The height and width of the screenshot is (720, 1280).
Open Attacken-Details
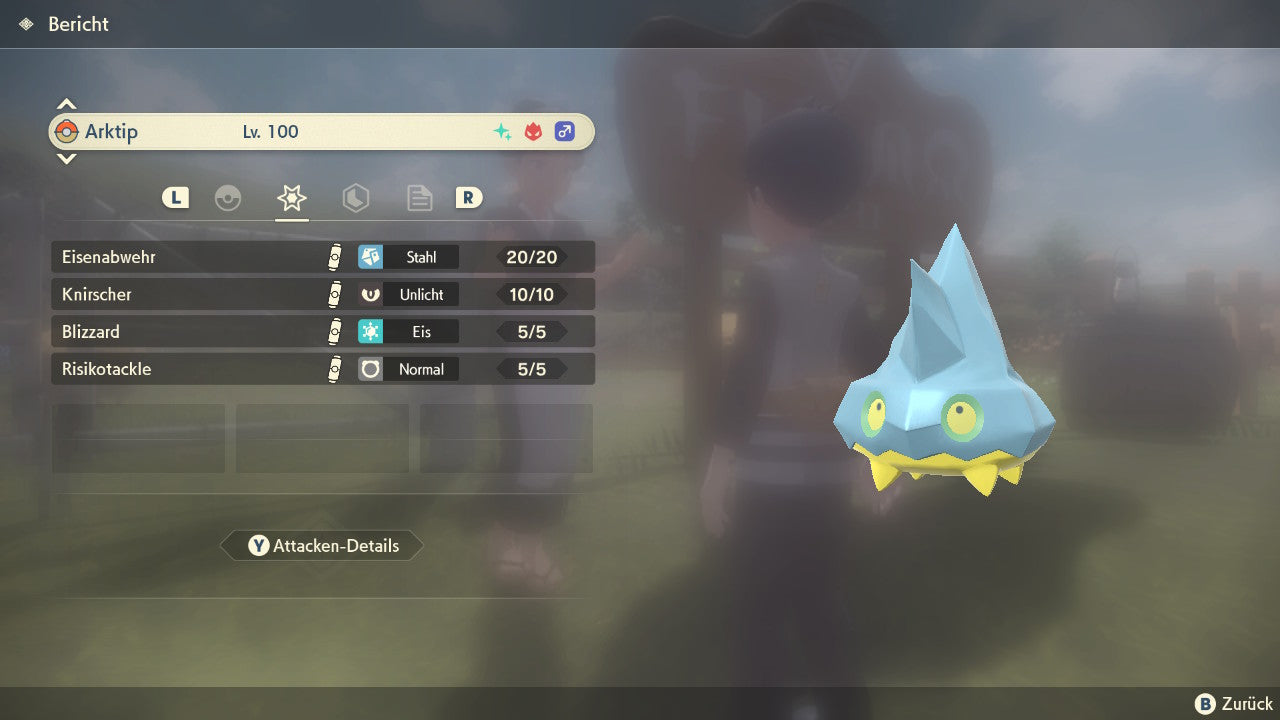[322, 546]
